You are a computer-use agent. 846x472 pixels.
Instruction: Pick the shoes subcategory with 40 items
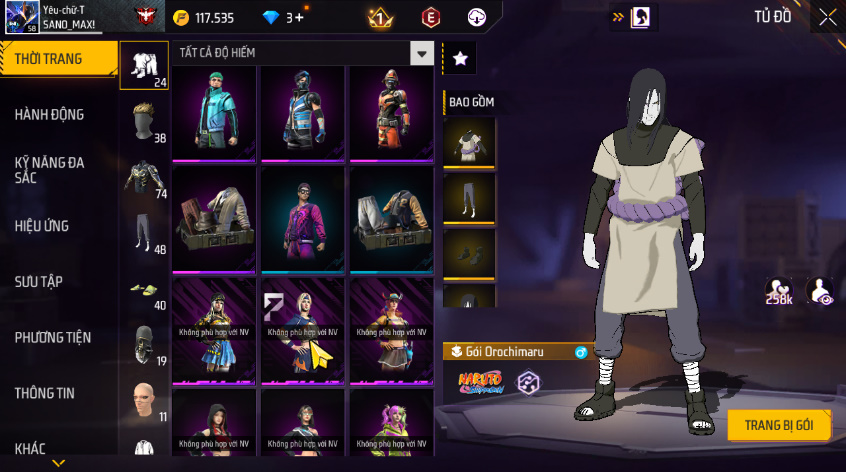[x=144, y=290]
